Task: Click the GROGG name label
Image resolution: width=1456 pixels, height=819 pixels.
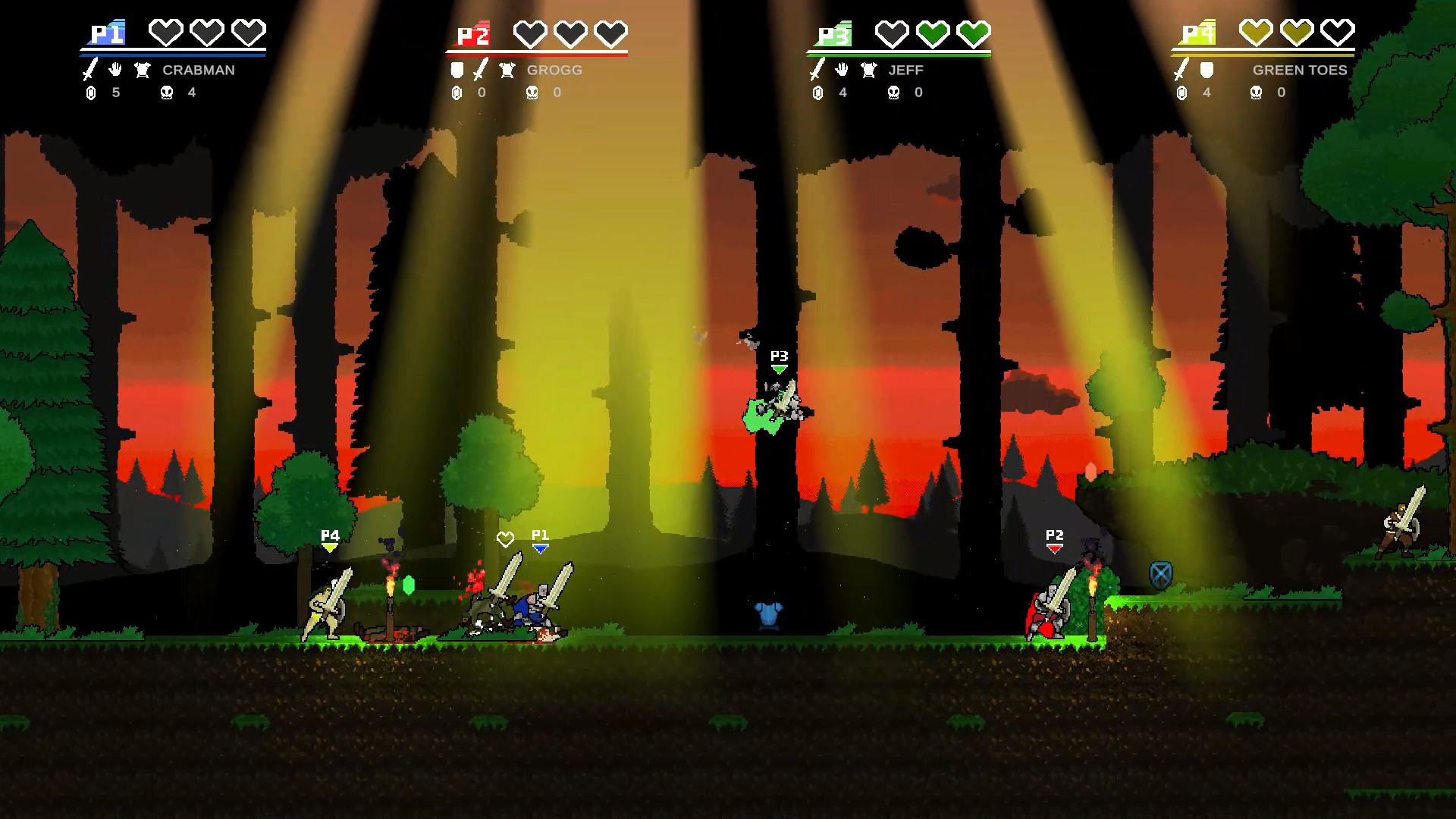Action: [554, 71]
